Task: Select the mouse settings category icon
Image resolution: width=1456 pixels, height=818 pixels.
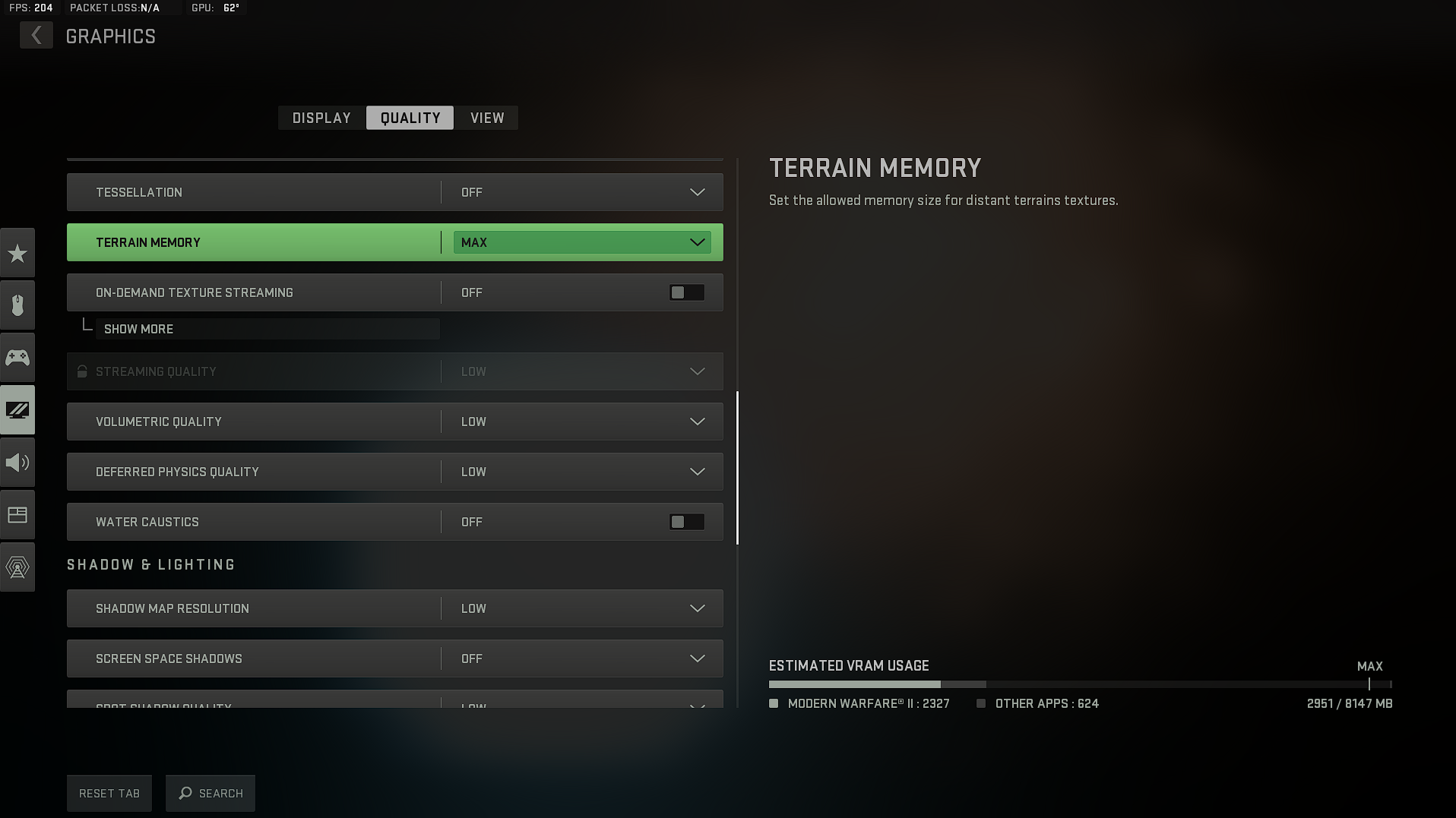Action: 17,305
